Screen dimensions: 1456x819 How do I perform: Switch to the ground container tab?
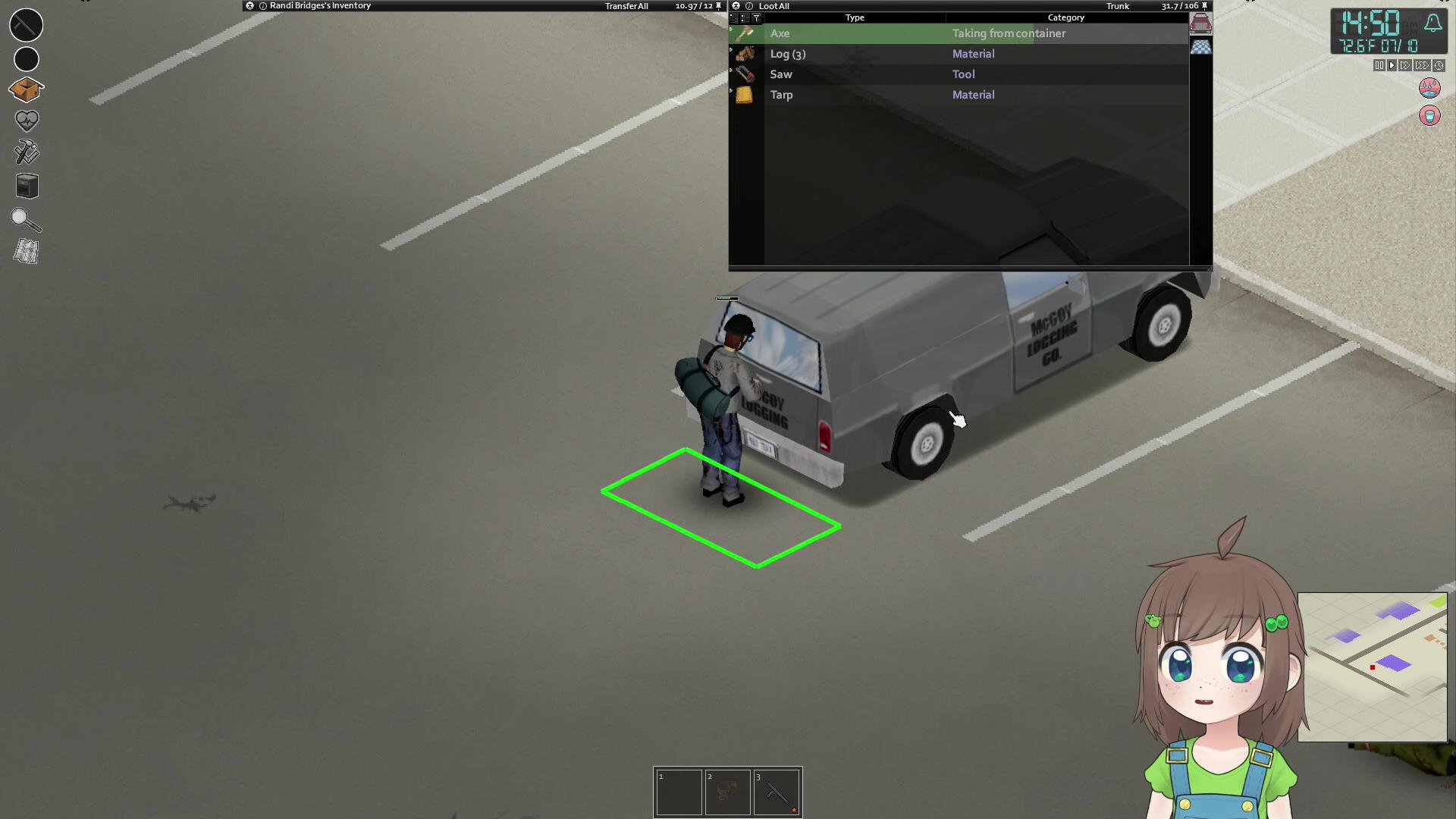pyautogui.click(x=1200, y=46)
